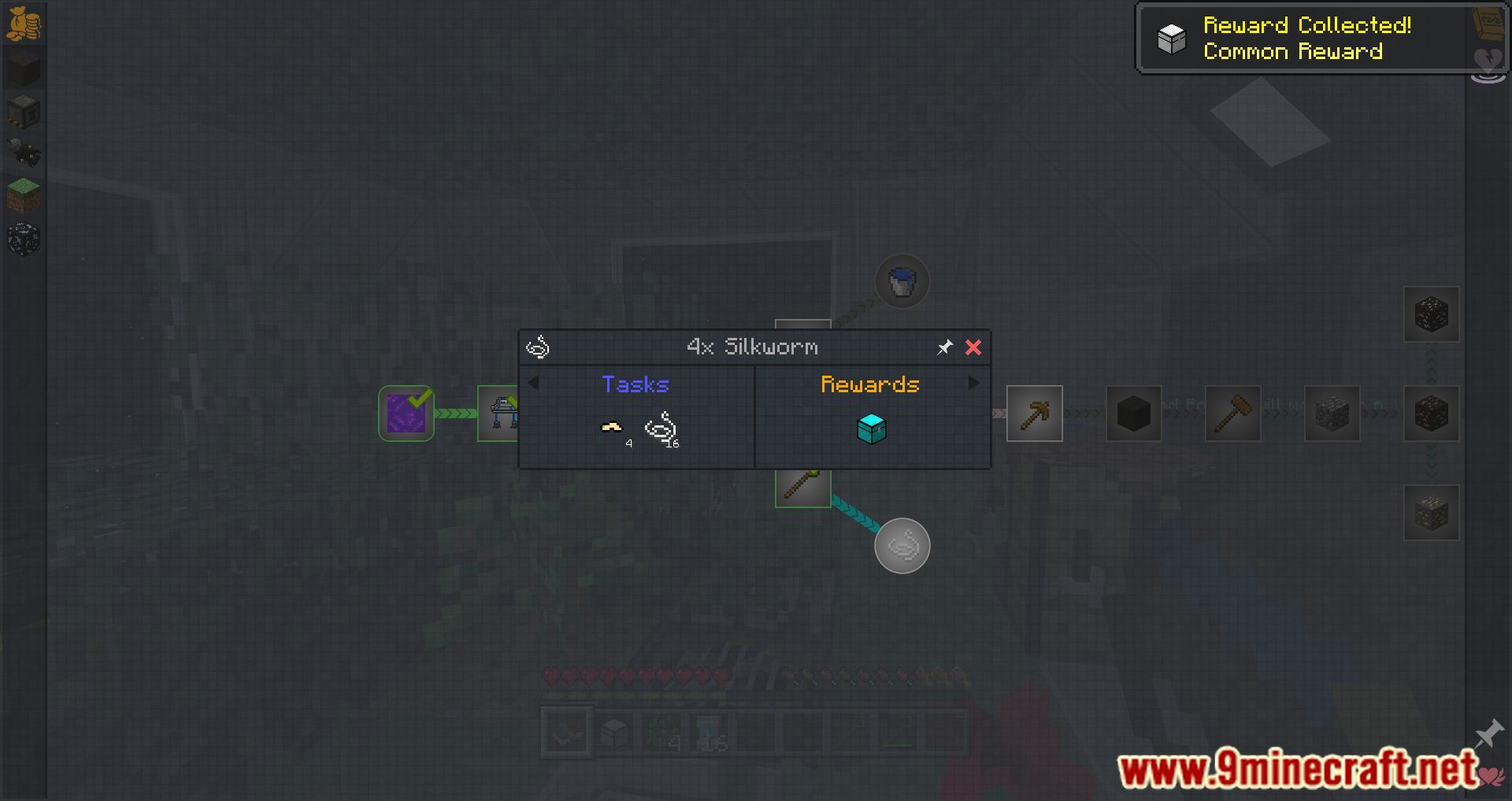Click the wooden pickaxe quest node

pos(1034,413)
